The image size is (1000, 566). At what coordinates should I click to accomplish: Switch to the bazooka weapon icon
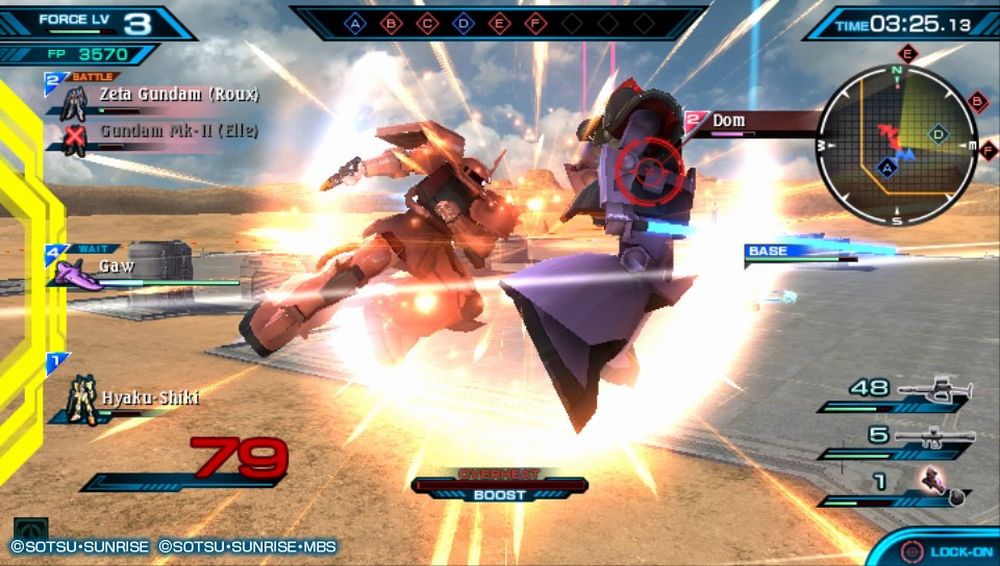tap(934, 436)
